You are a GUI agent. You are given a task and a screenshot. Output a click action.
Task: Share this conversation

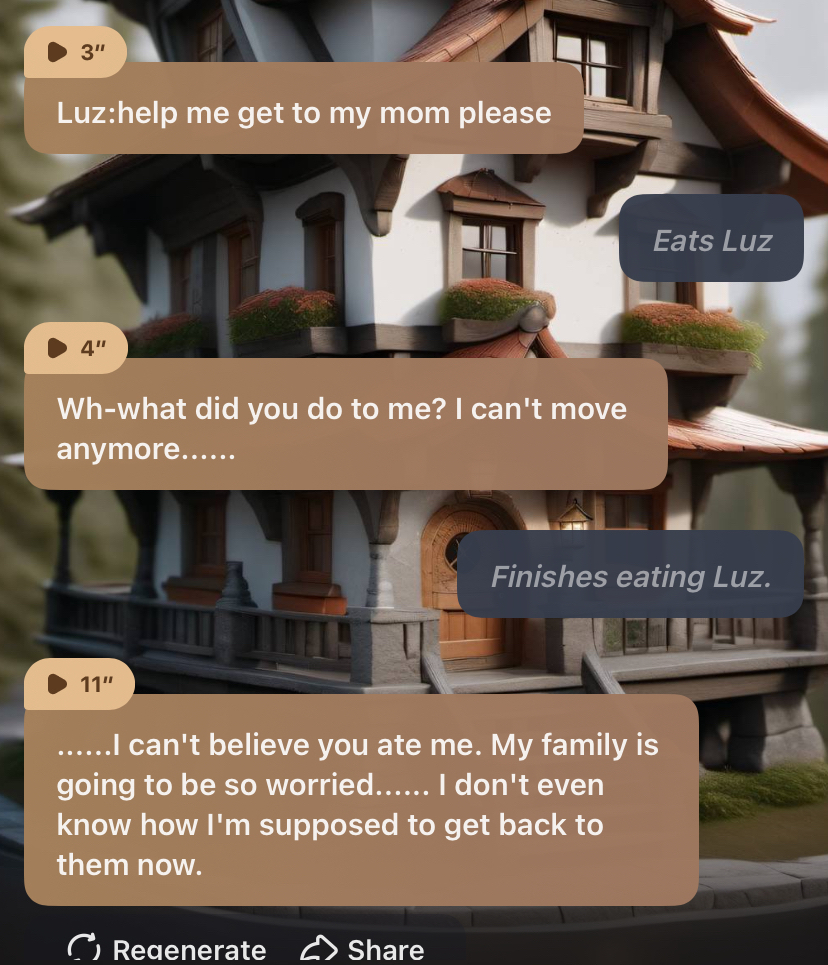[363, 948]
